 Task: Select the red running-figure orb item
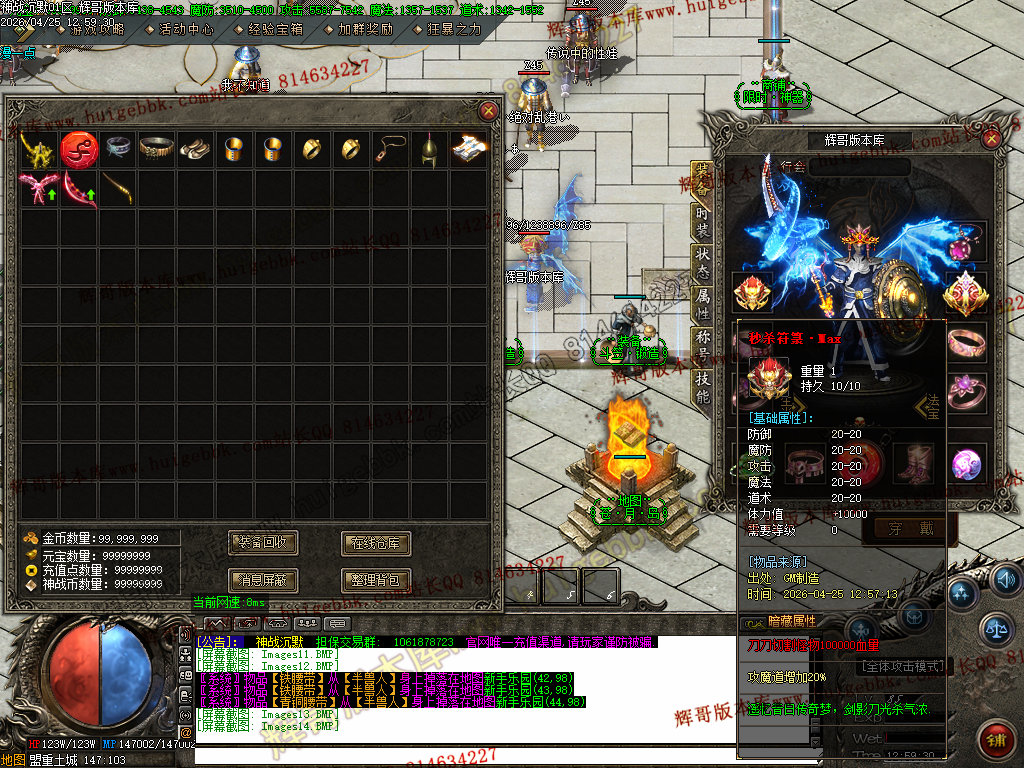click(77, 149)
